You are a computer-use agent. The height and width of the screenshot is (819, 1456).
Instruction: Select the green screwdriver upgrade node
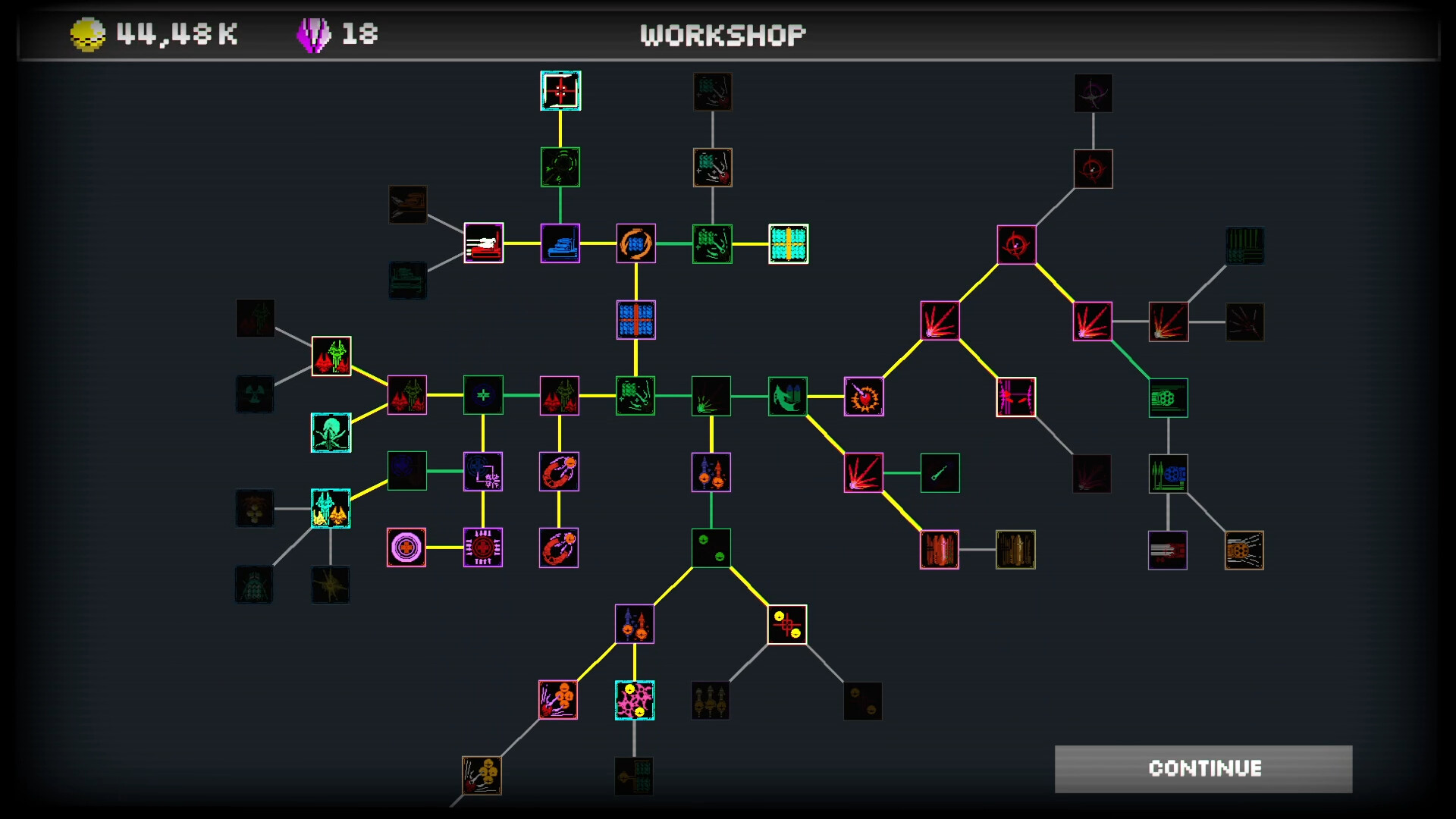coord(940,472)
